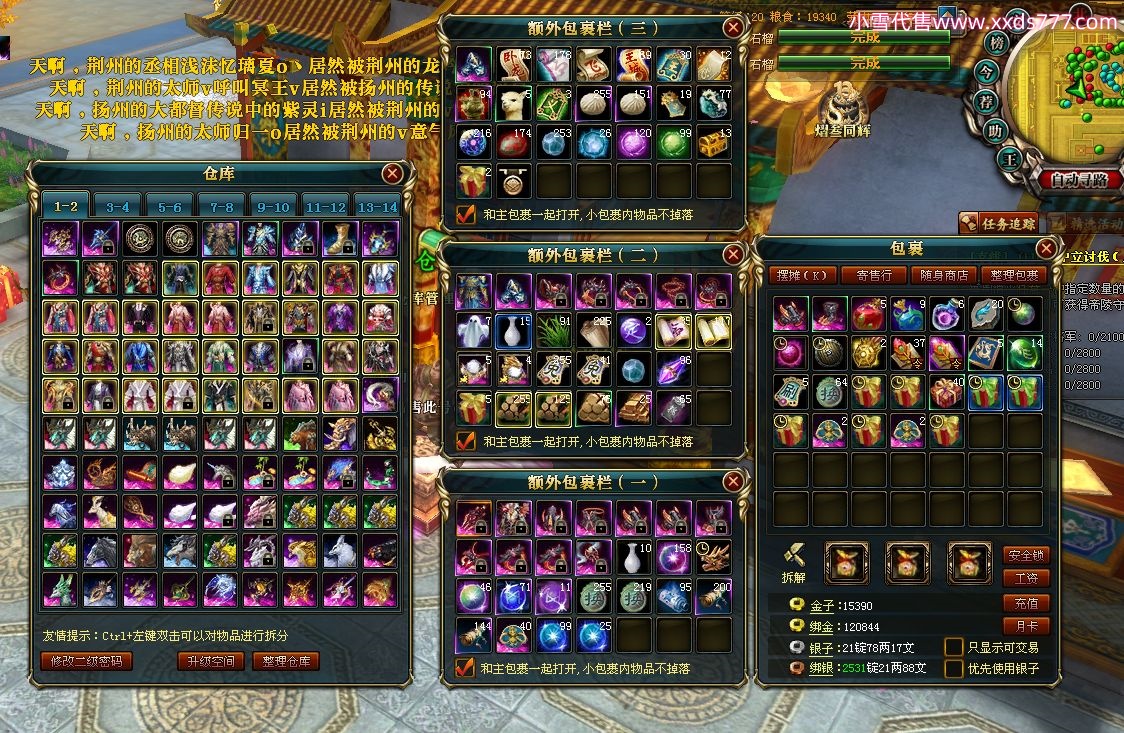Sort the bag with 整理包裹

[1013, 275]
